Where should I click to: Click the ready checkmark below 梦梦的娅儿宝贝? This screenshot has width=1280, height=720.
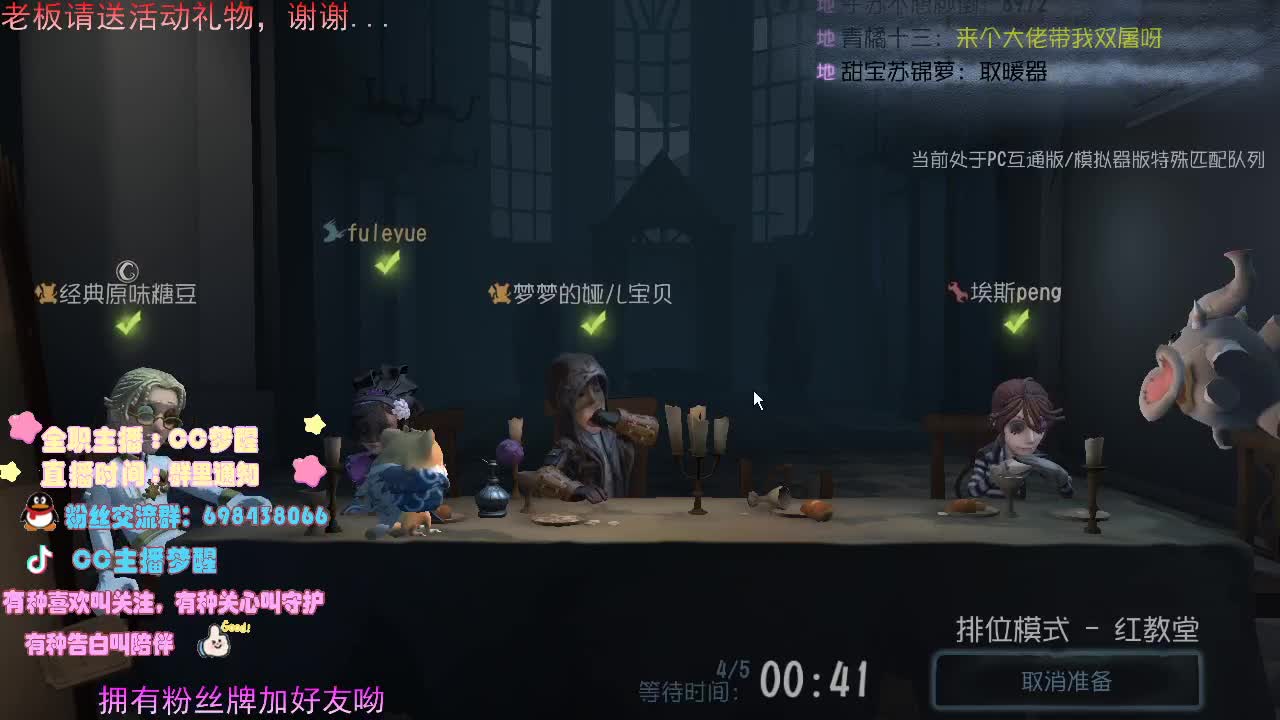click(x=594, y=324)
